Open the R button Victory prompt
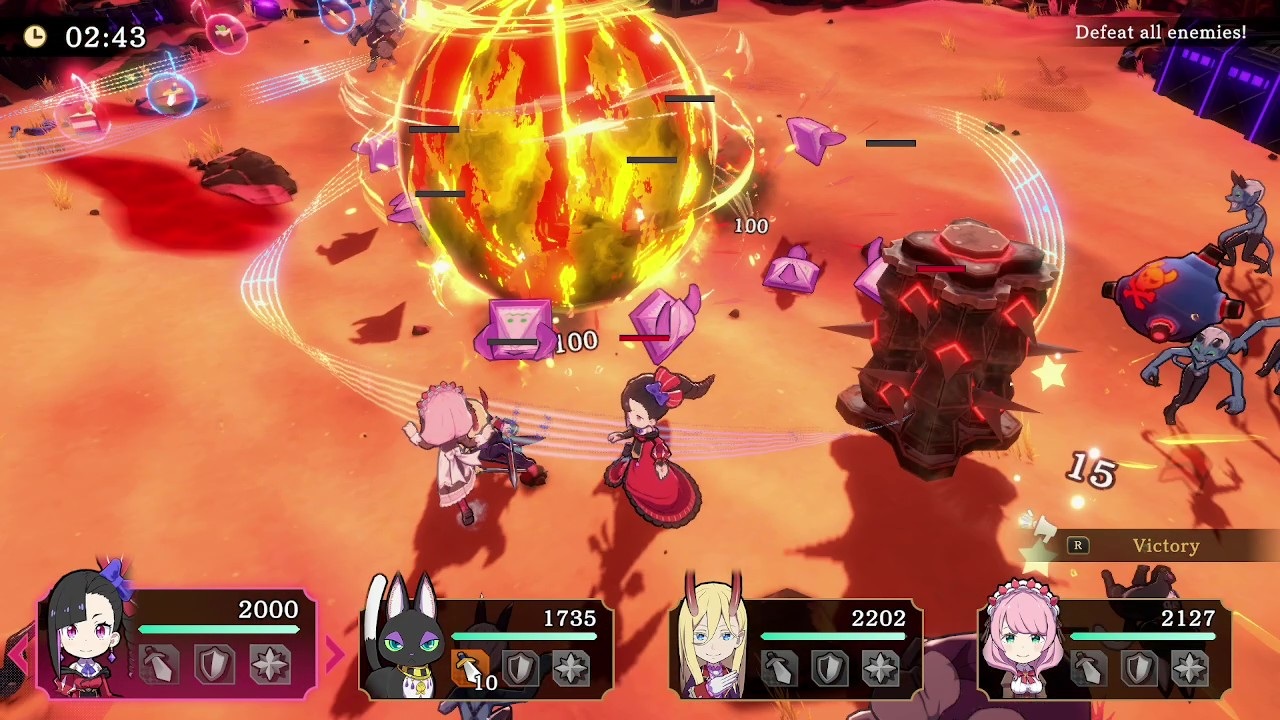 [x=1078, y=546]
